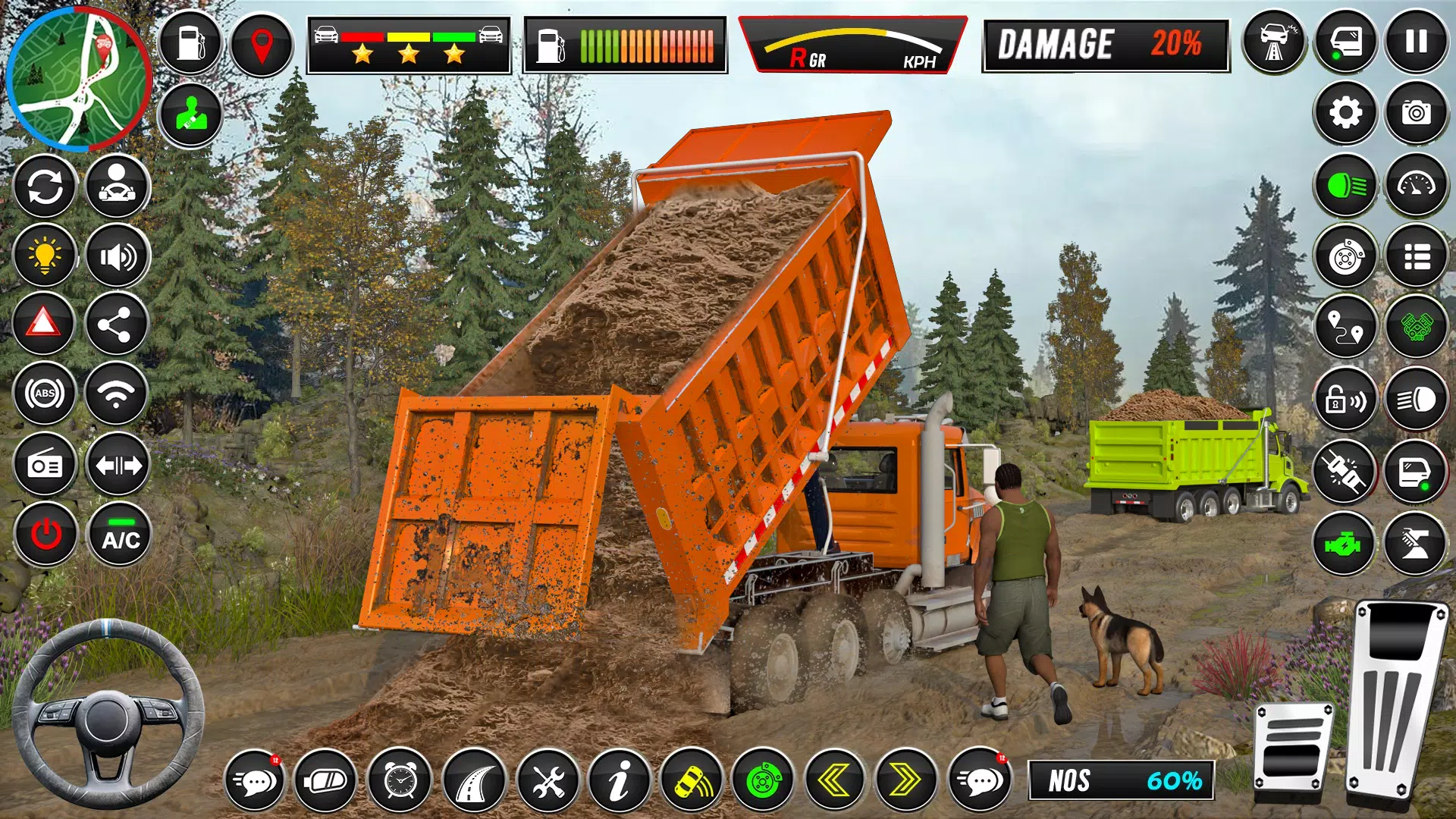This screenshot has height=819, width=1456.
Task: Toggle the red hazard triangle lights
Action: pos(44,324)
